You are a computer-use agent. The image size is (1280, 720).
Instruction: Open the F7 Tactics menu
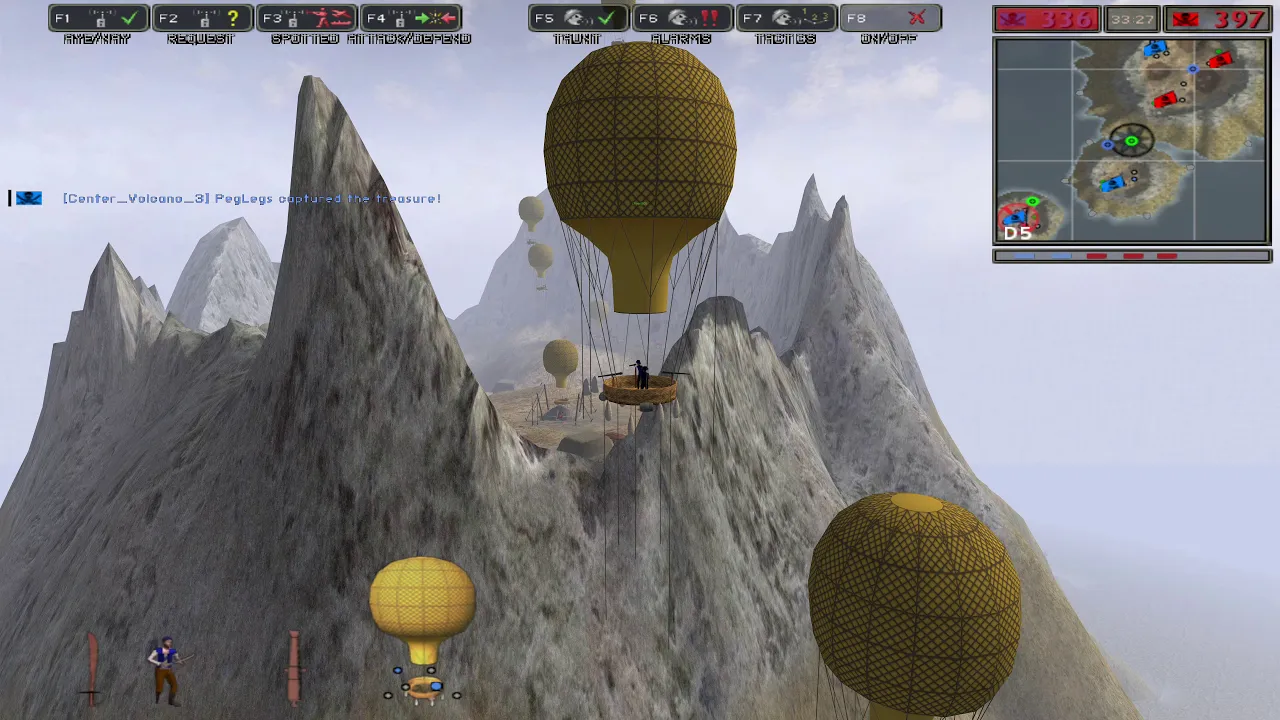pyautogui.click(x=787, y=19)
